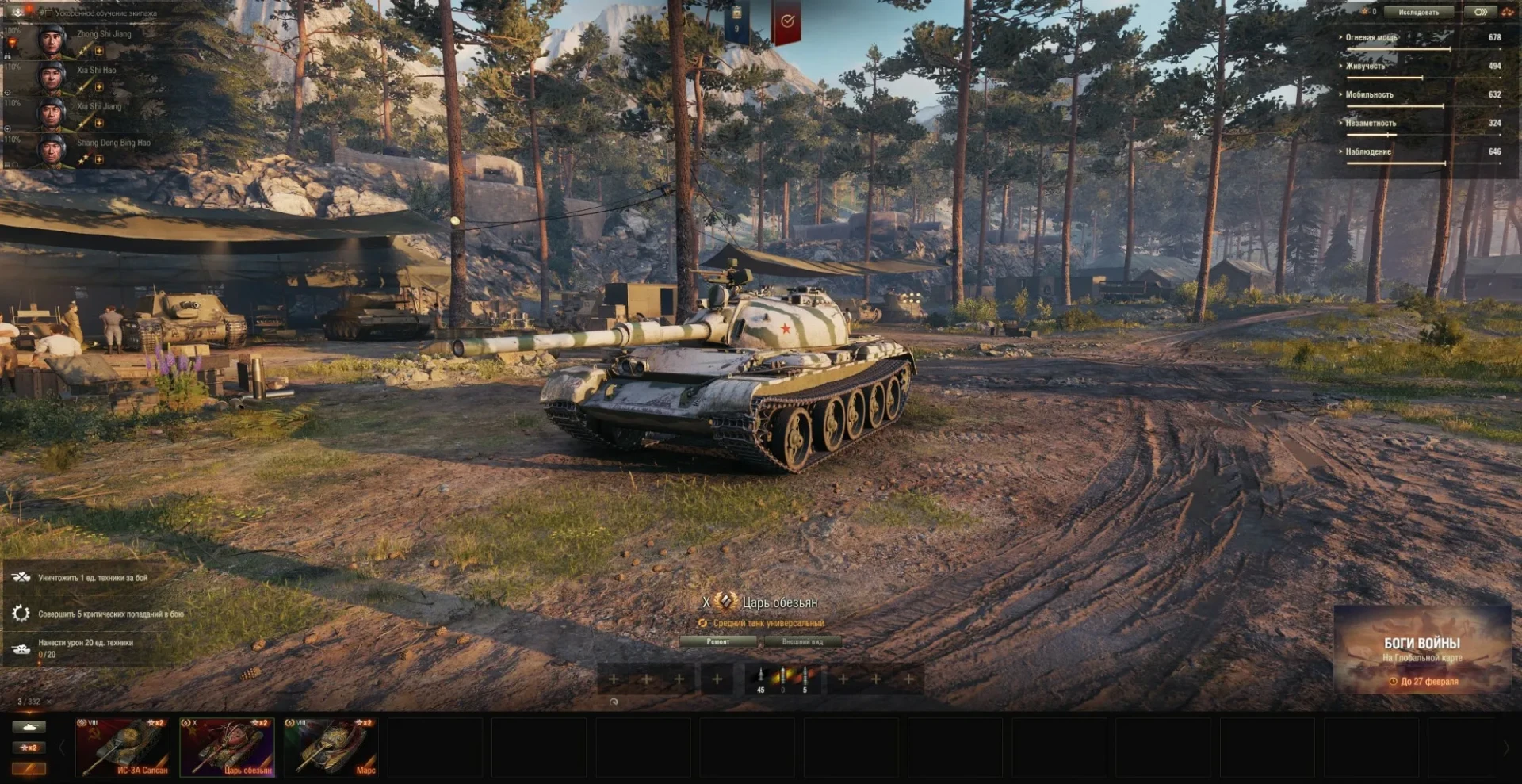Image resolution: width=1522 pixels, height=784 pixels.
Task: Expand the Мобильность mobility stats
Action: (1369, 94)
